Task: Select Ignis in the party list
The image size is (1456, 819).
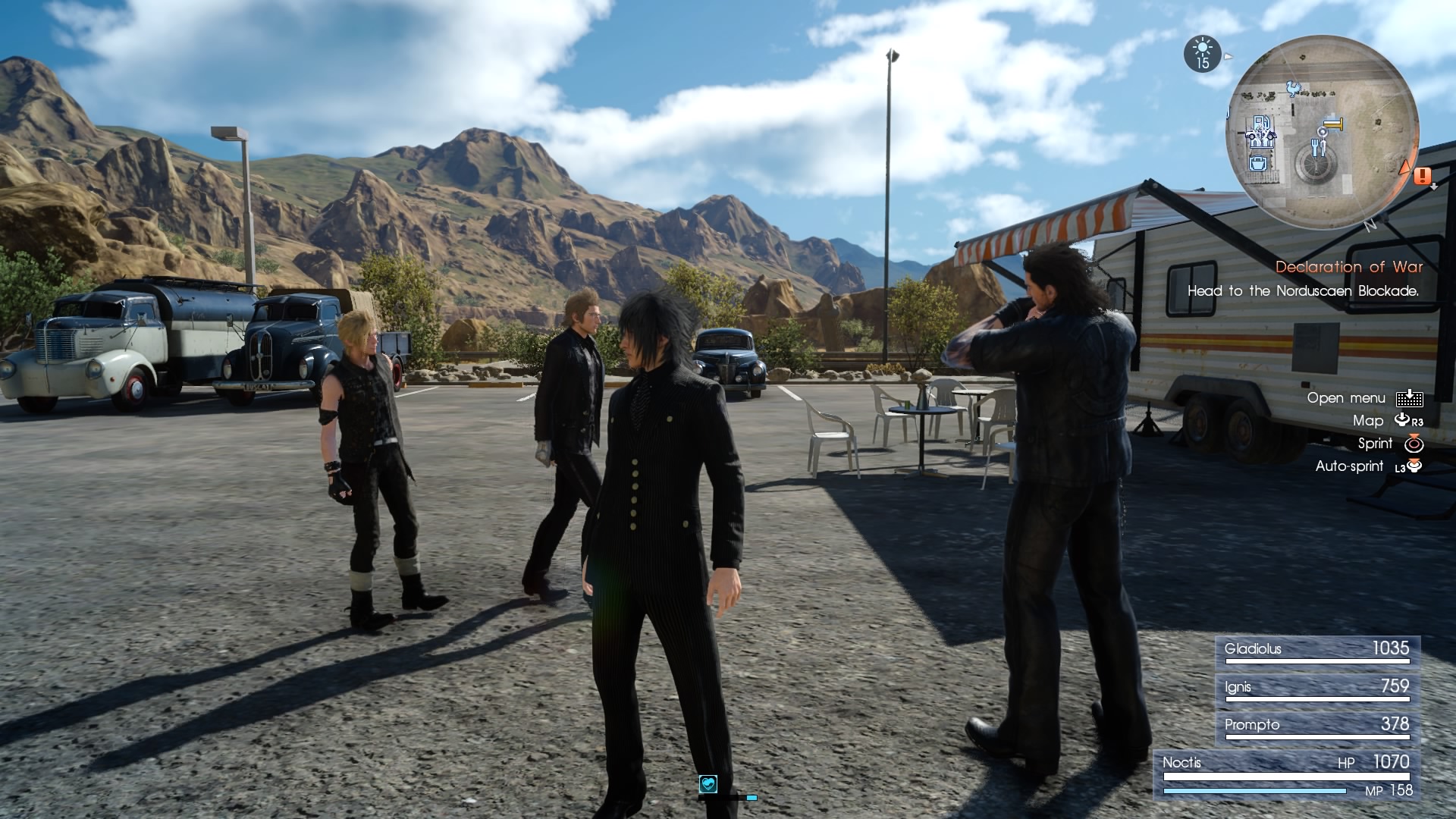Action: 1316,689
